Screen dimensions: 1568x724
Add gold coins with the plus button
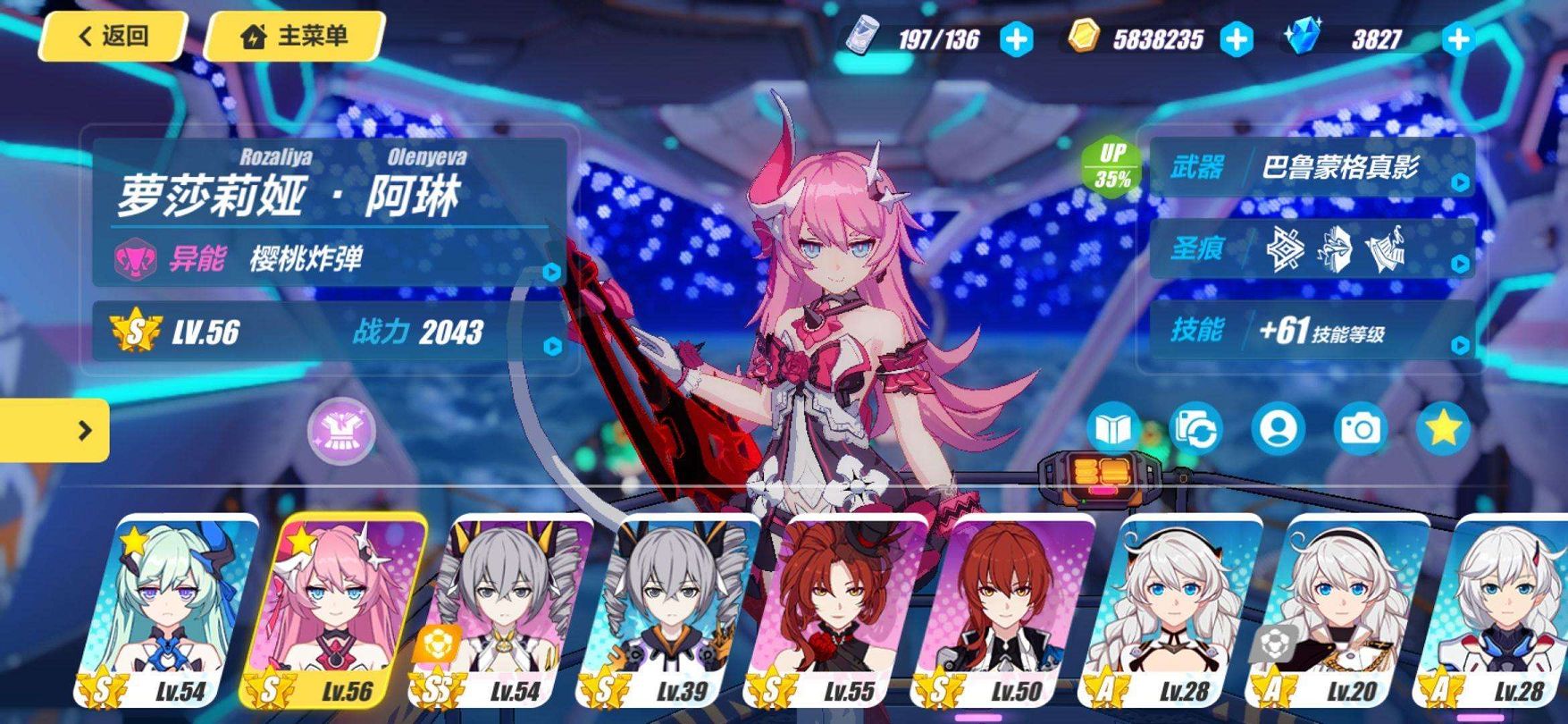click(1237, 39)
